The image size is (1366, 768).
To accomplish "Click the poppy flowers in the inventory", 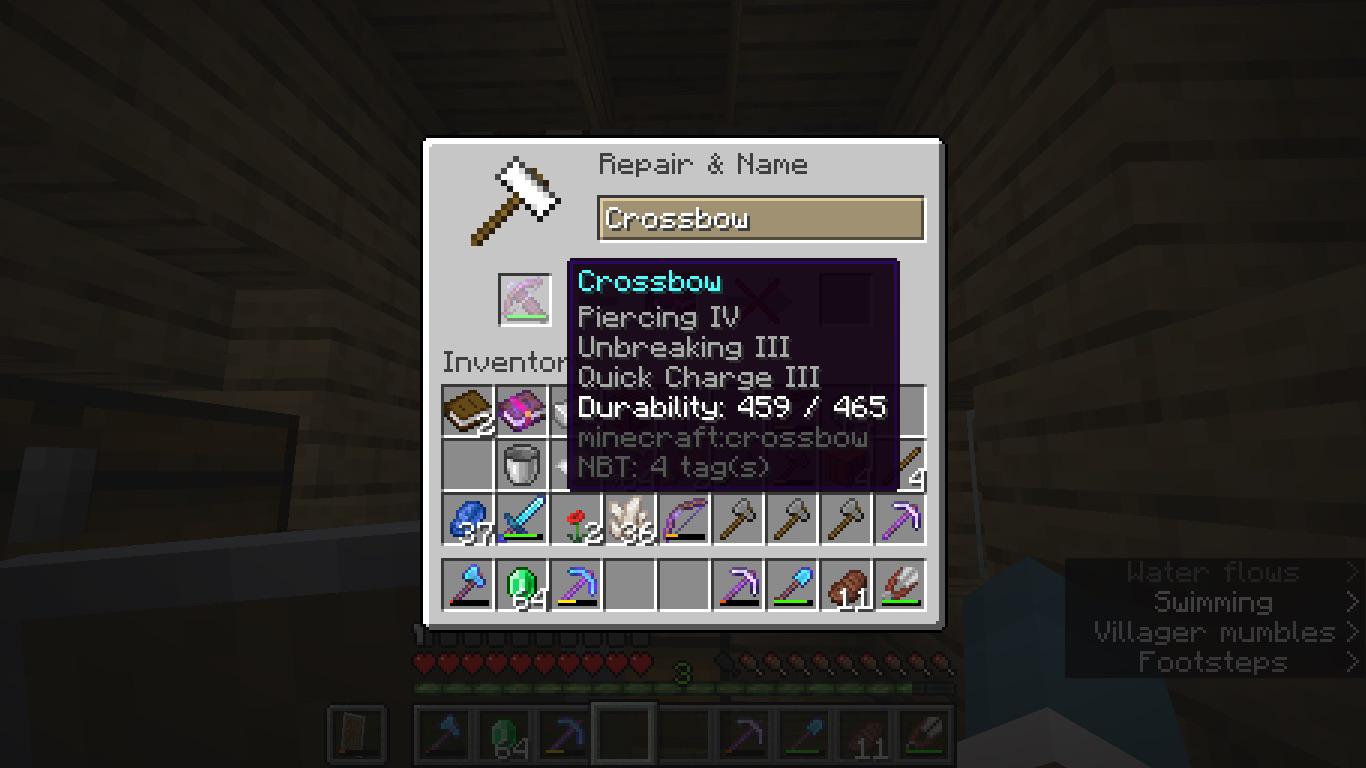I will point(576,518).
